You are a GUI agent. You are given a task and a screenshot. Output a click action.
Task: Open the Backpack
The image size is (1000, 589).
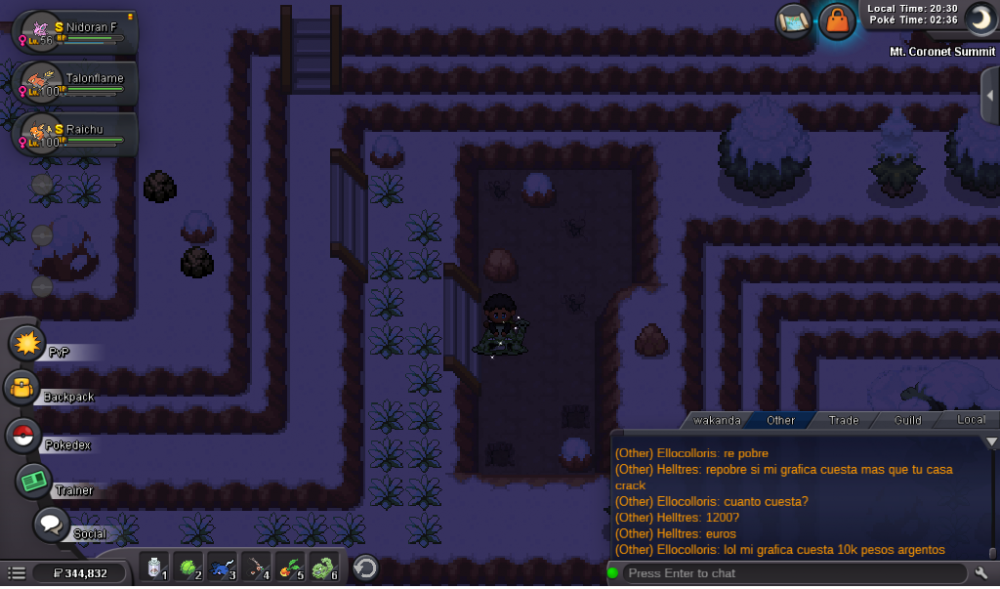point(22,389)
